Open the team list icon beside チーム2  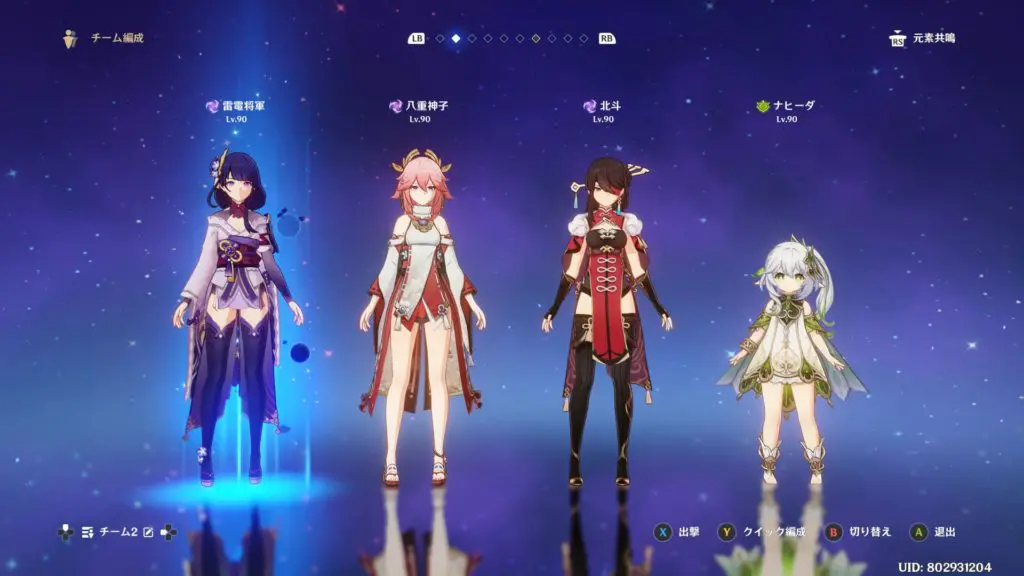point(88,532)
